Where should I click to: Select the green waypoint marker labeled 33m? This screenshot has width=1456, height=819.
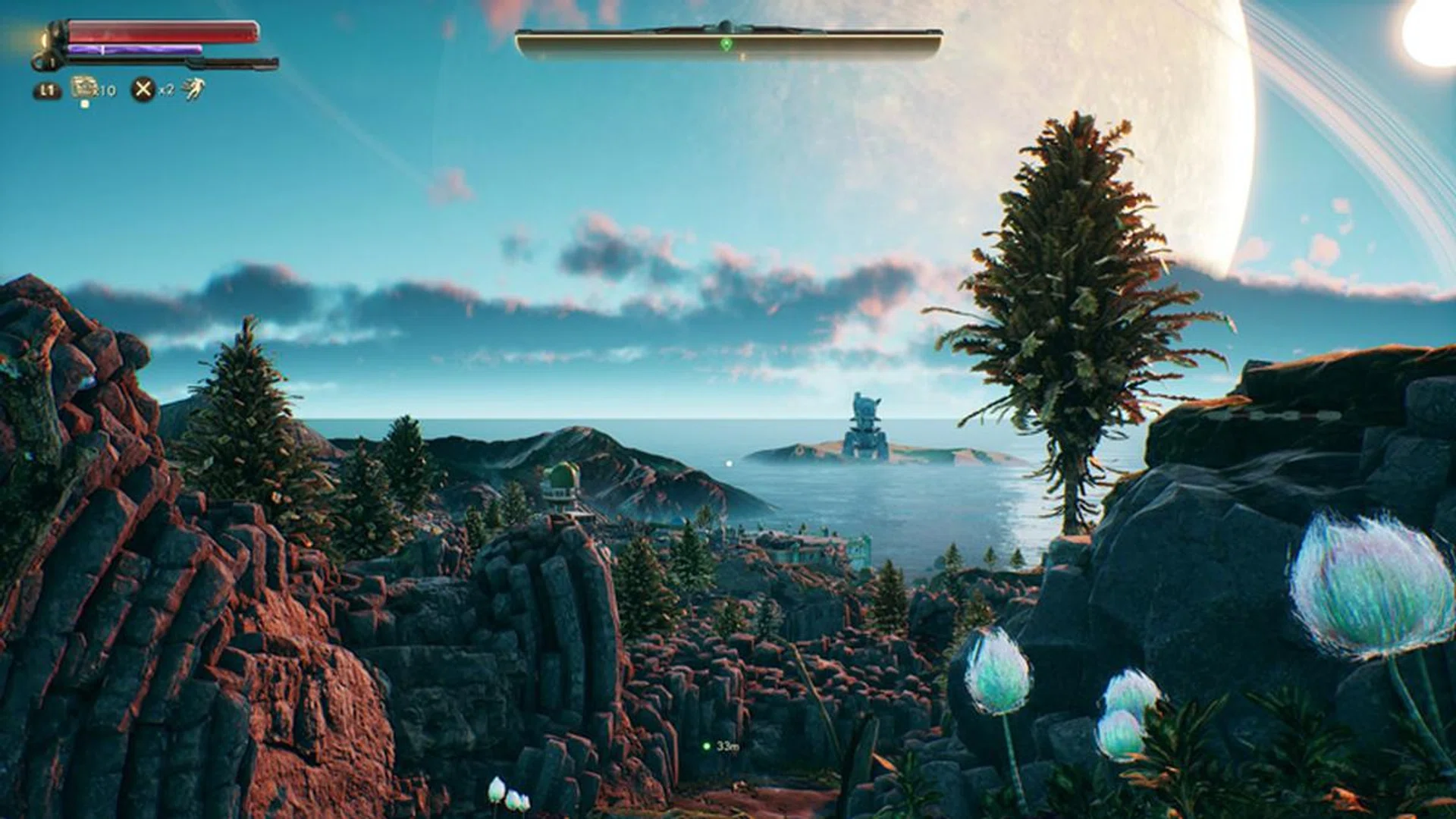coord(707,747)
